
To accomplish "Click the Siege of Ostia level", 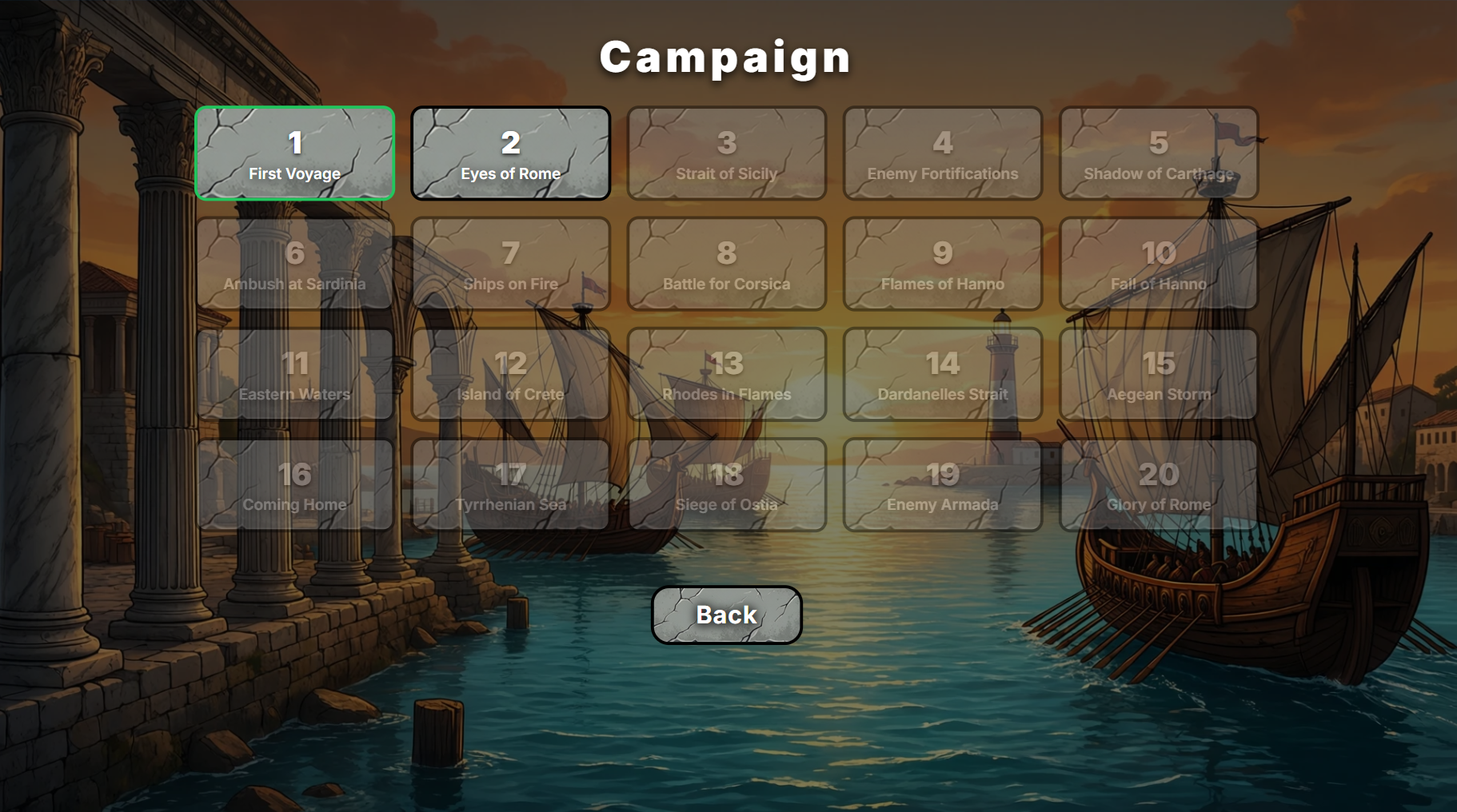I will (727, 484).
